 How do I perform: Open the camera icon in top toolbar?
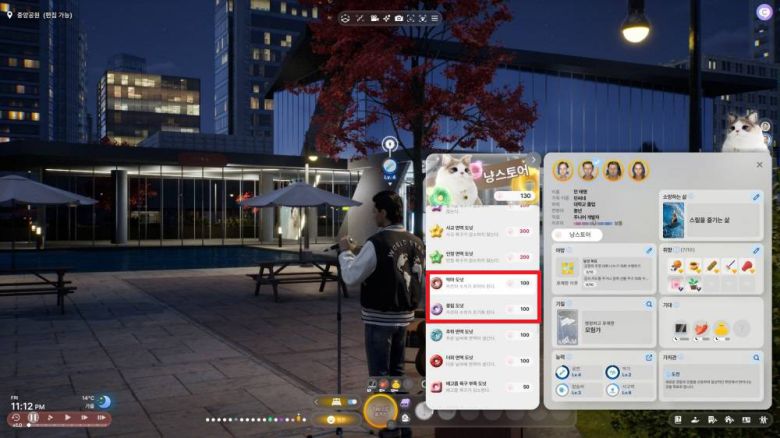point(398,18)
